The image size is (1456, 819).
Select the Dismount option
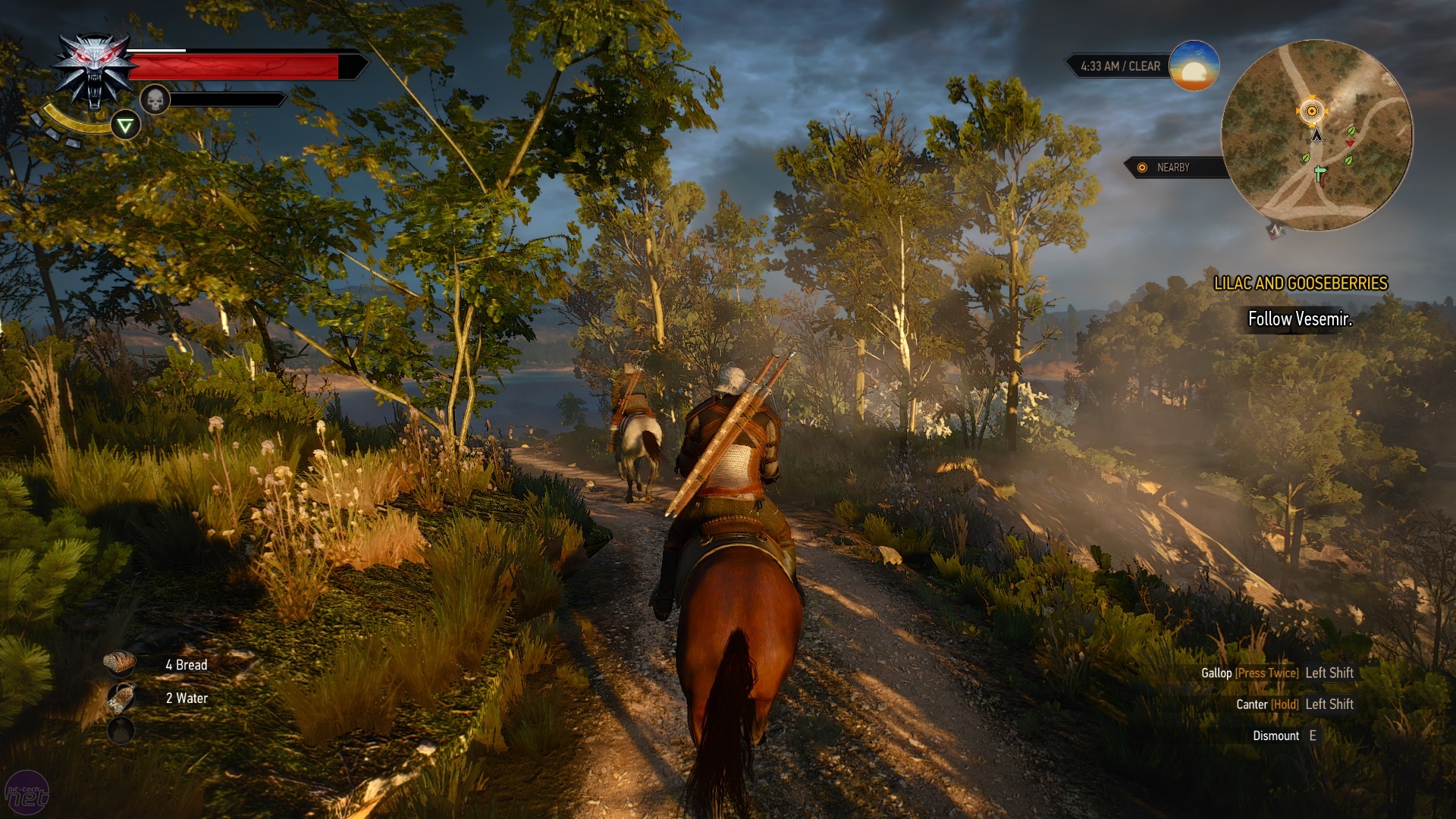[1288, 735]
